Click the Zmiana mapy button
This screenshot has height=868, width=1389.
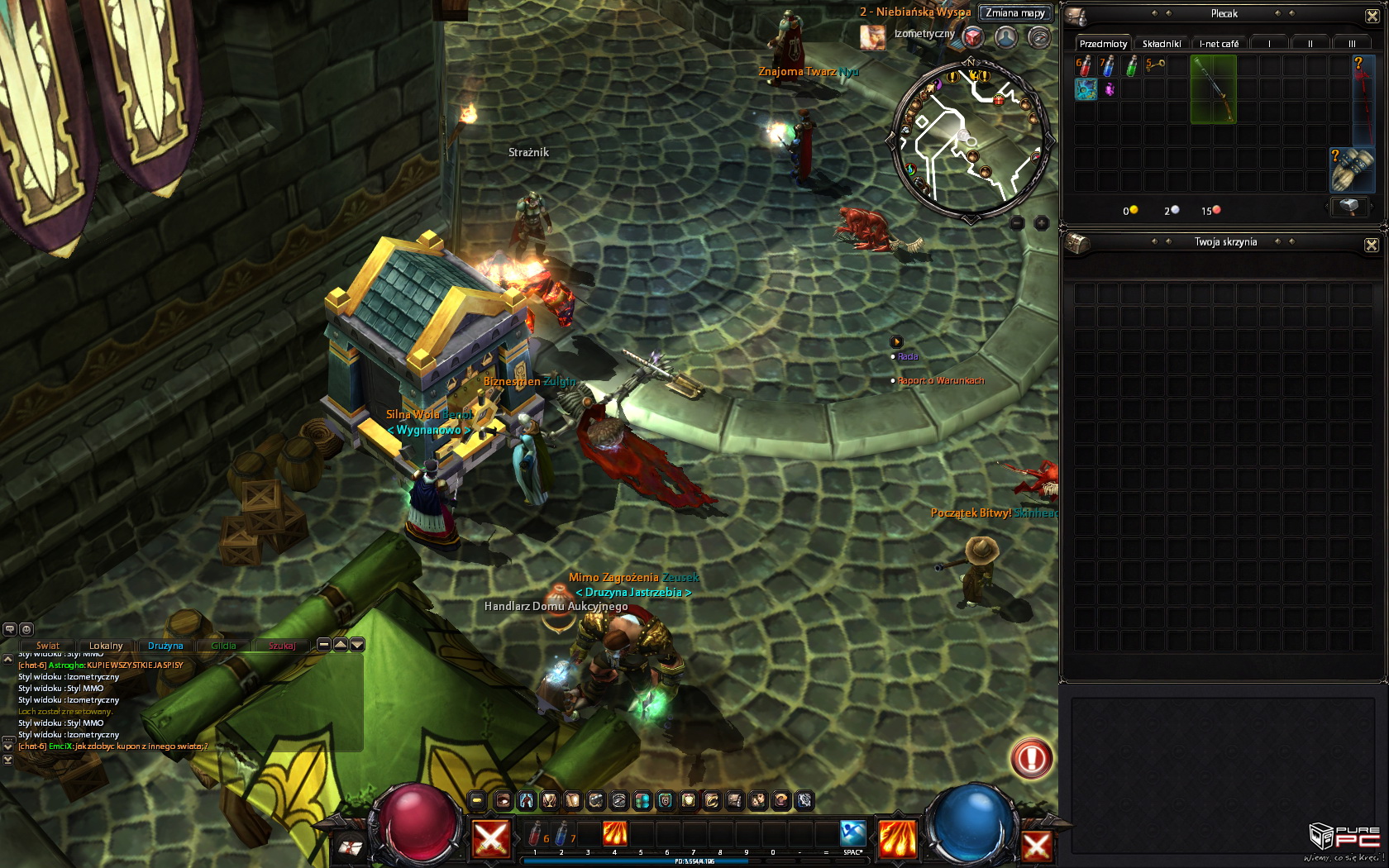[x=1014, y=13]
